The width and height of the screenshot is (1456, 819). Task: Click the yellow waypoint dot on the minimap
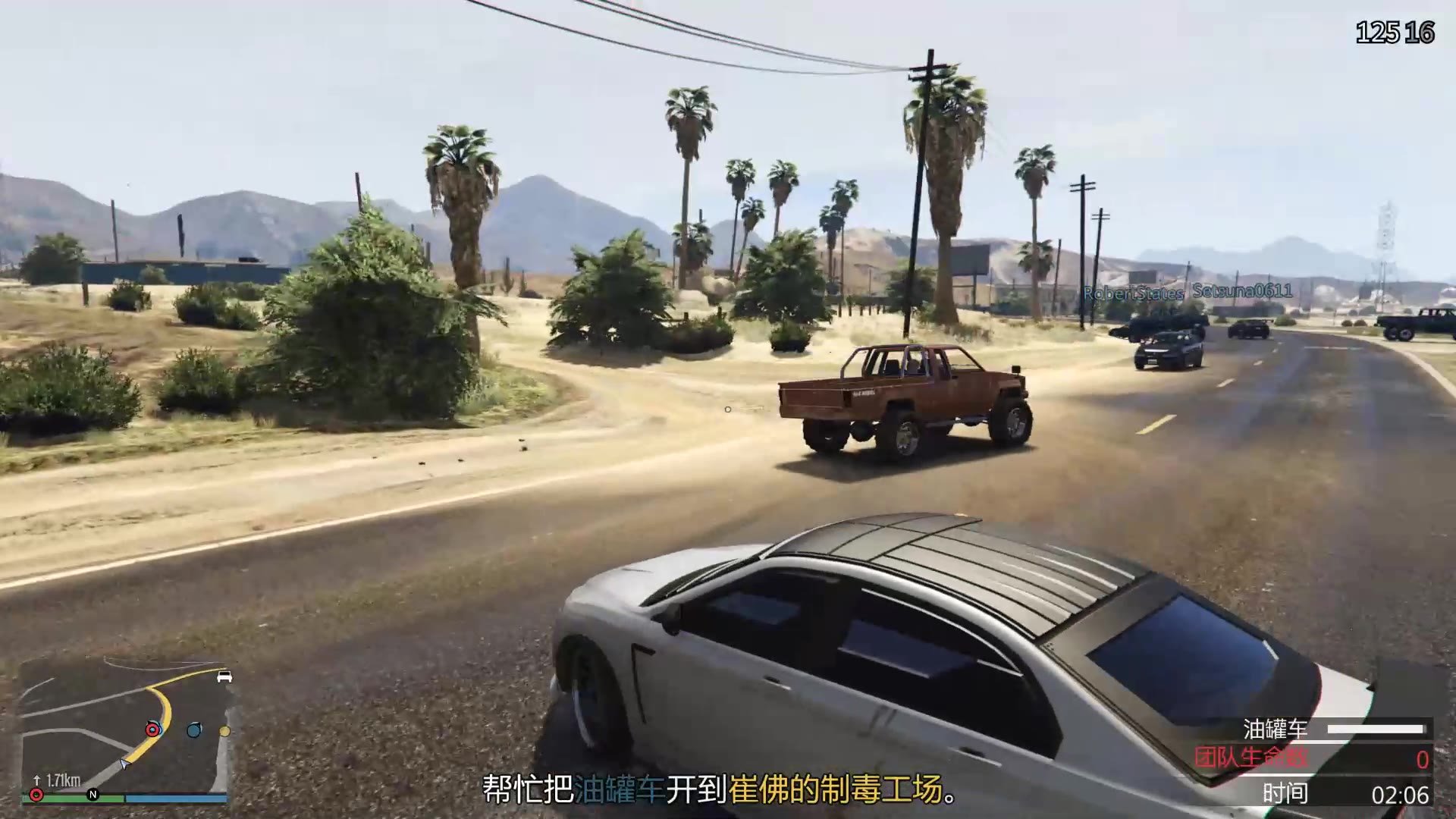pos(224,732)
